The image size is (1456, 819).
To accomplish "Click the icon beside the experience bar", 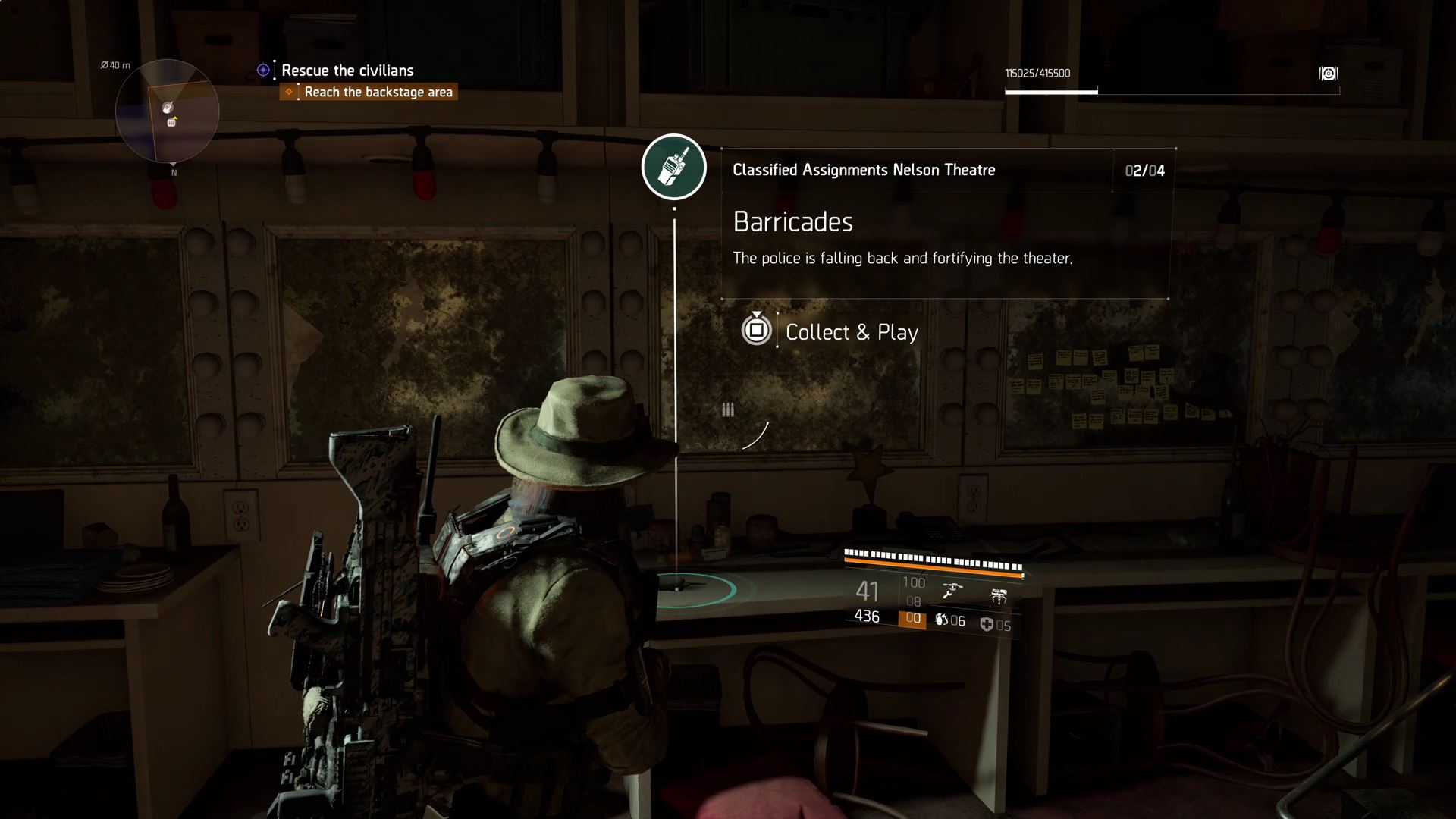I will pos(1329,74).
